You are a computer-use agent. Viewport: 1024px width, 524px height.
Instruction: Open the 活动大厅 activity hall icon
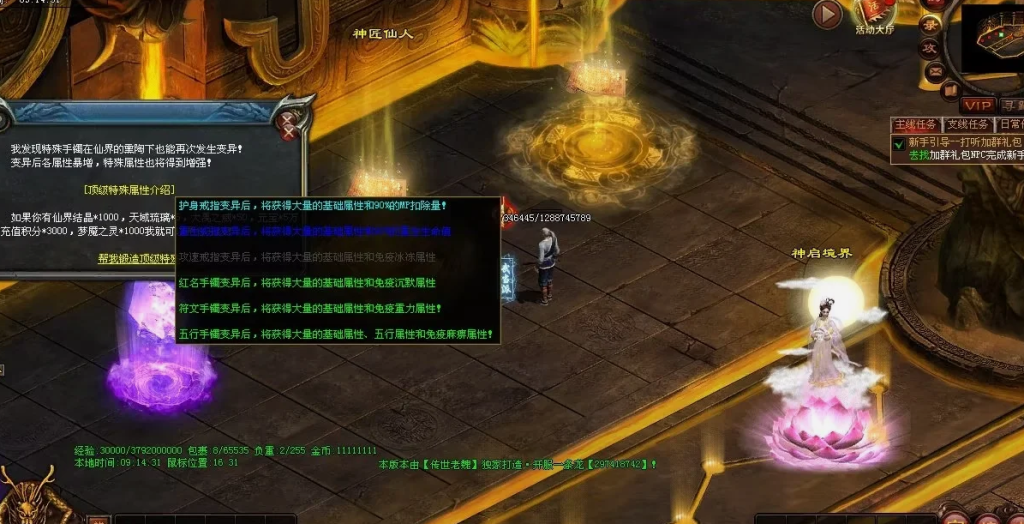pyautogui.click(x=877, y=13)
